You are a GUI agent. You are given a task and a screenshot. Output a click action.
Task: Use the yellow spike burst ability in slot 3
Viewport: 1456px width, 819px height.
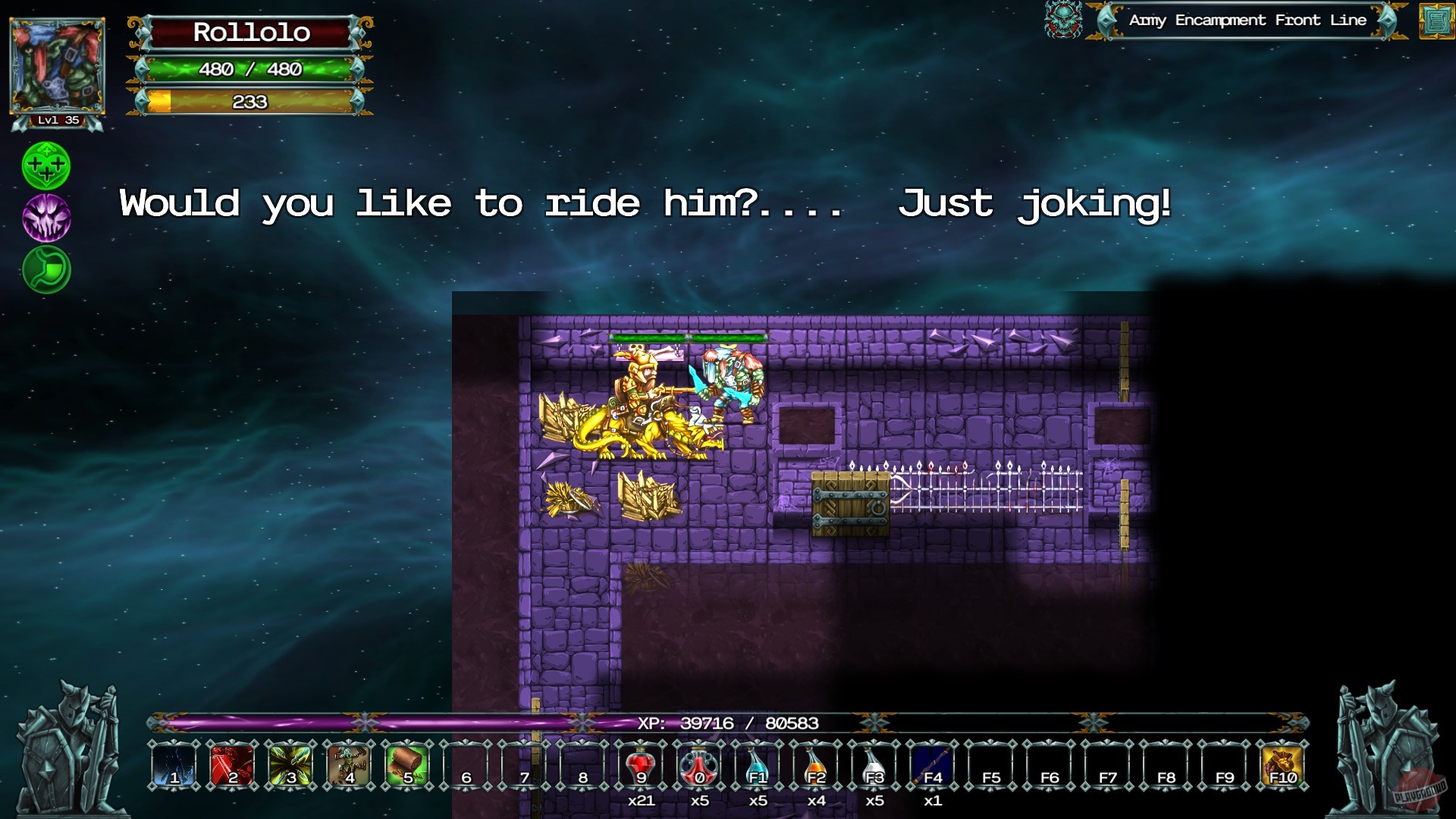[x=291, y=767]
